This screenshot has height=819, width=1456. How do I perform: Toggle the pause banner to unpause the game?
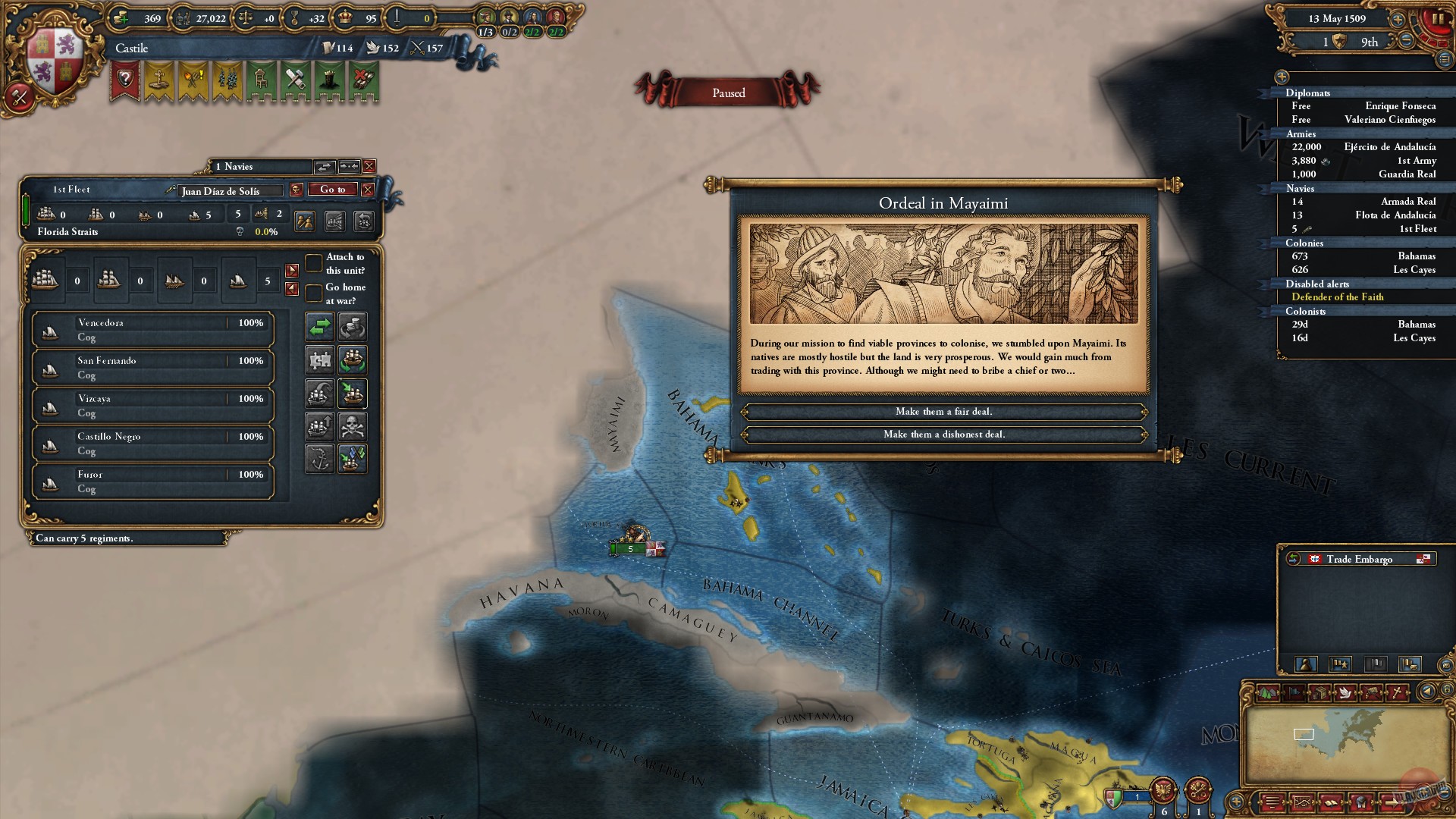[x=728, y=93]
